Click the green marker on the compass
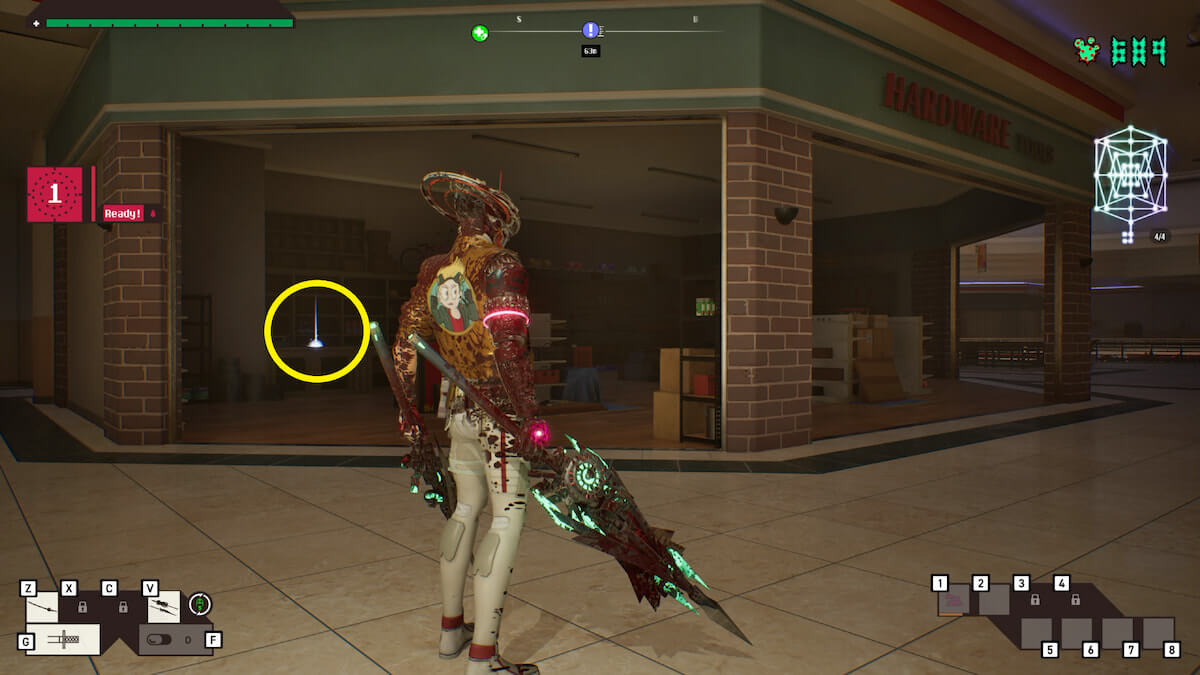This screenshot has height=675, width=1200. [480, 33]
